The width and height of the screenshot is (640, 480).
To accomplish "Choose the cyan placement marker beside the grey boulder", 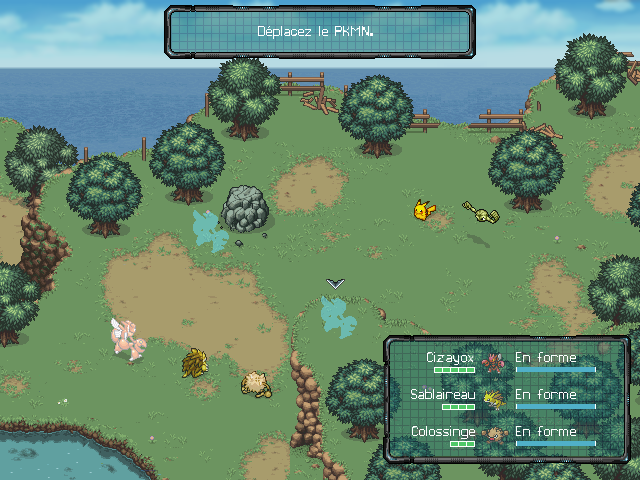I will (x=210, y=230).
